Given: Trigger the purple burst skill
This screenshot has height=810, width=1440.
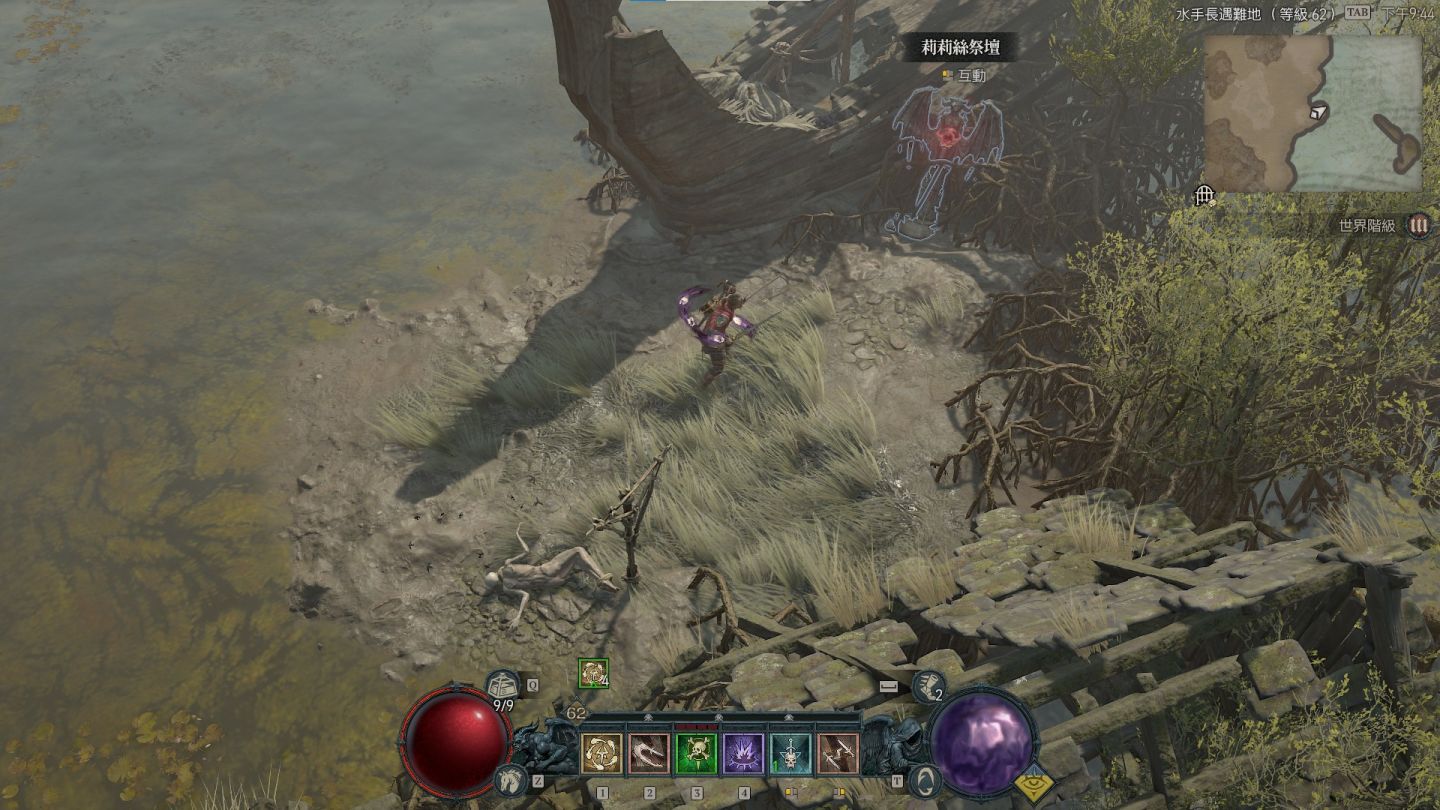Looking at the screenshot, I should [744, 754].
